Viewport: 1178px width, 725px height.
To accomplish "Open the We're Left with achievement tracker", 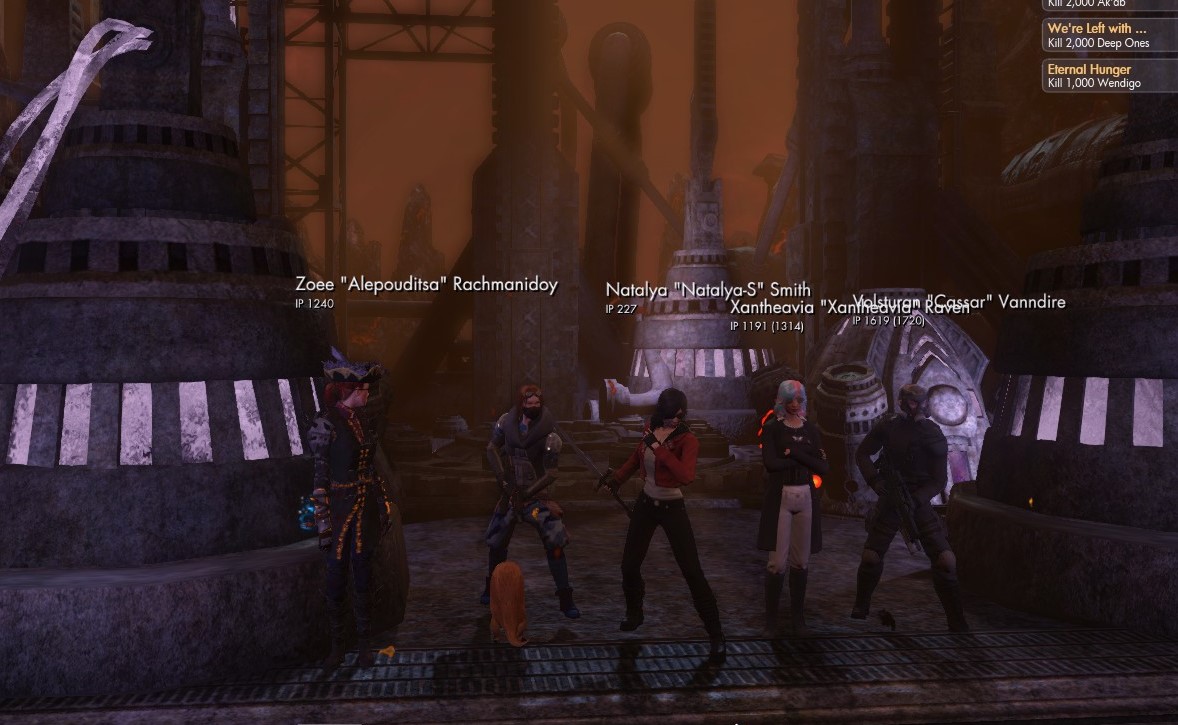I will (x=1108, y=35).
